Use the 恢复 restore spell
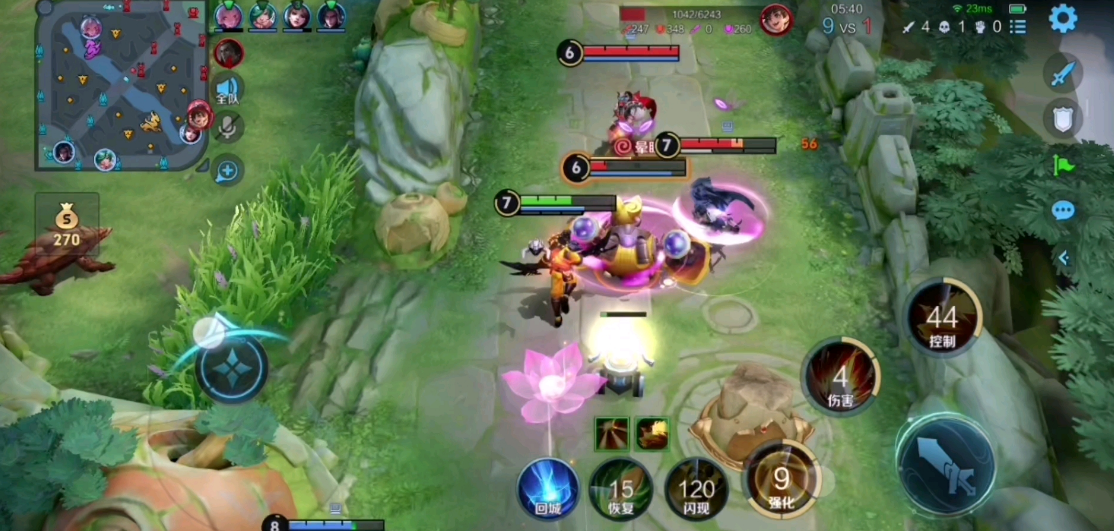 point(621,490)
